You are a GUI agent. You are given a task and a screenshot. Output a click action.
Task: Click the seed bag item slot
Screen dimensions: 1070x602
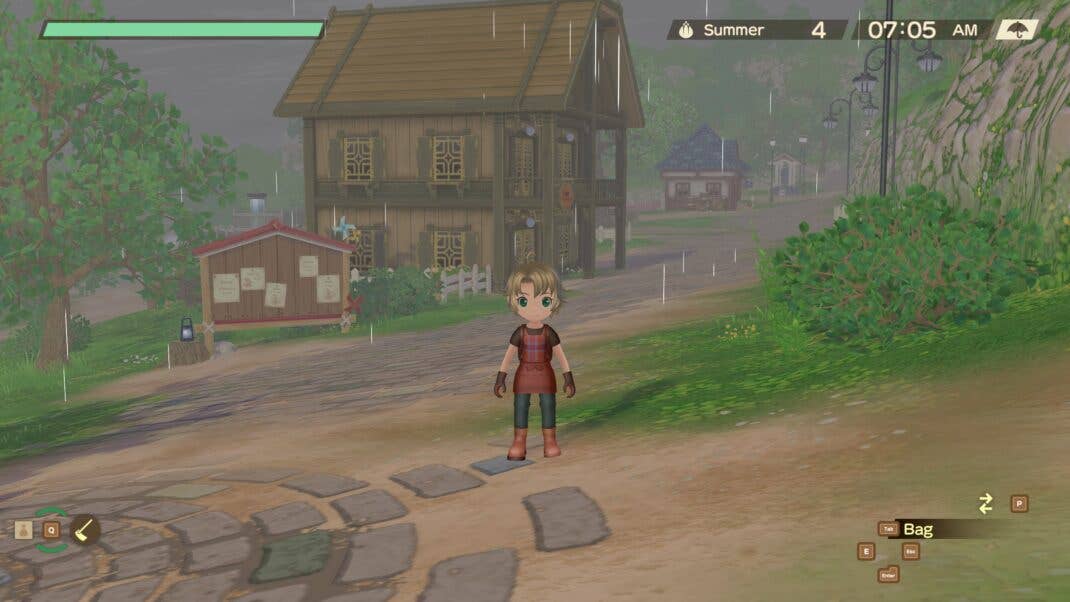(24, 530)
